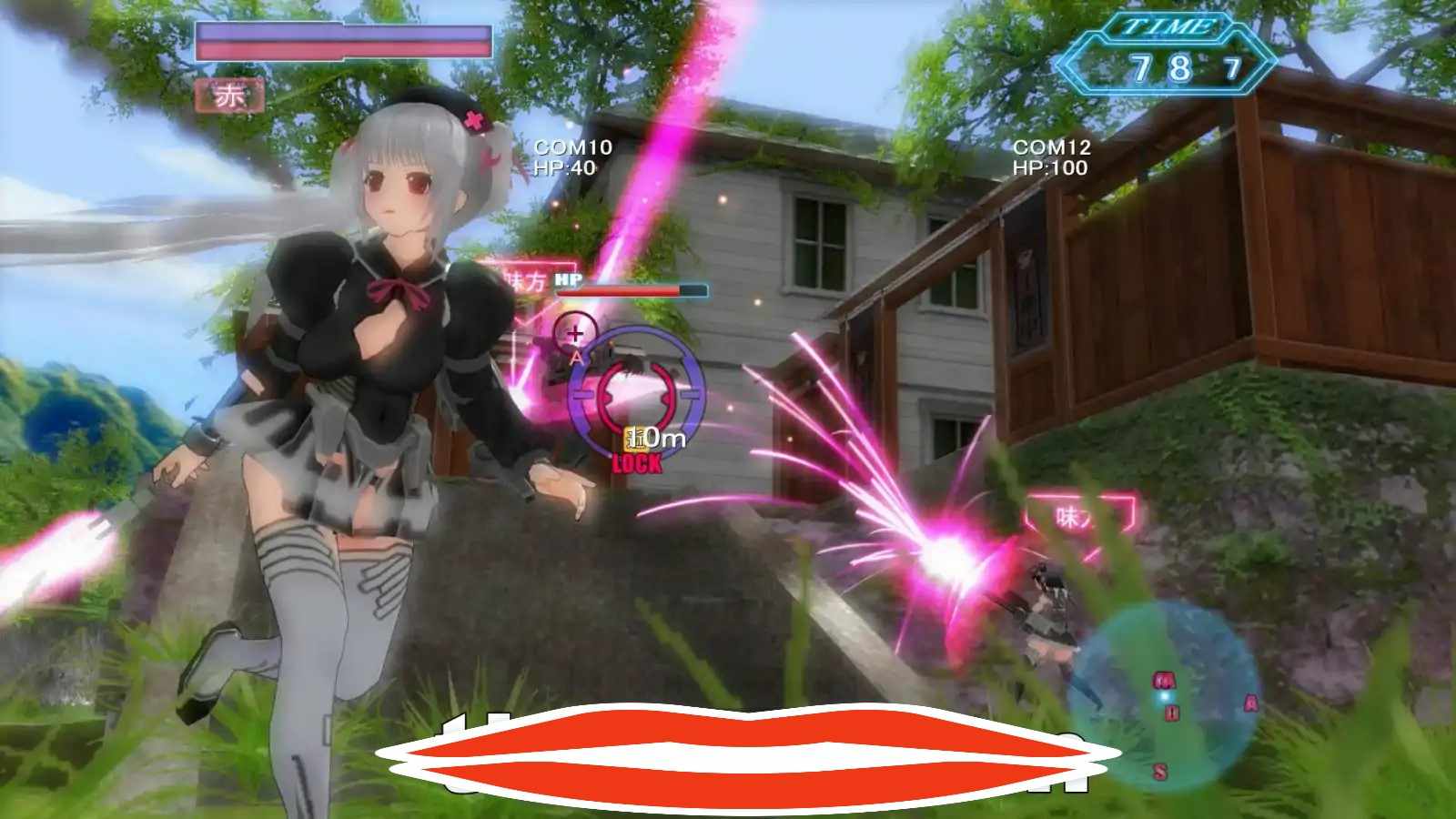This screenshot has width=1456, height=819.
Task: Toggle the H marker on the minimap
Action: coord(1173,712)
